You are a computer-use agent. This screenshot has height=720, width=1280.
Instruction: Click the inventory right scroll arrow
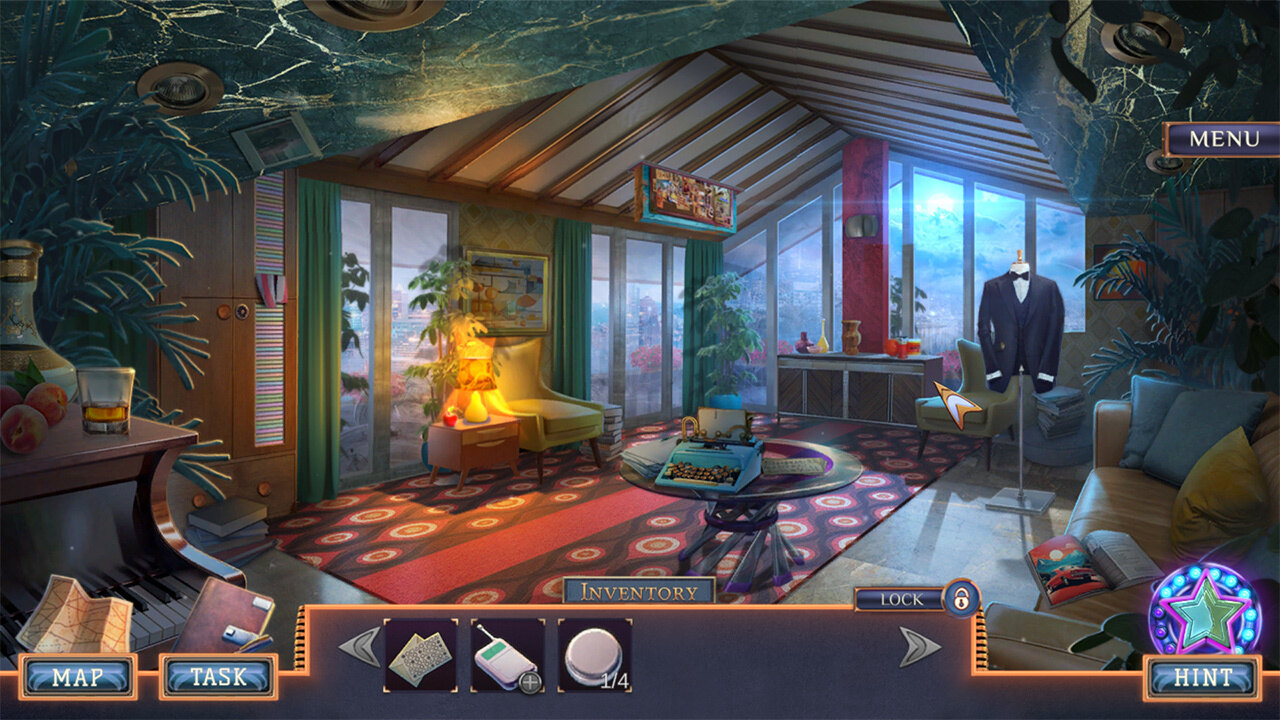(919, 647)
